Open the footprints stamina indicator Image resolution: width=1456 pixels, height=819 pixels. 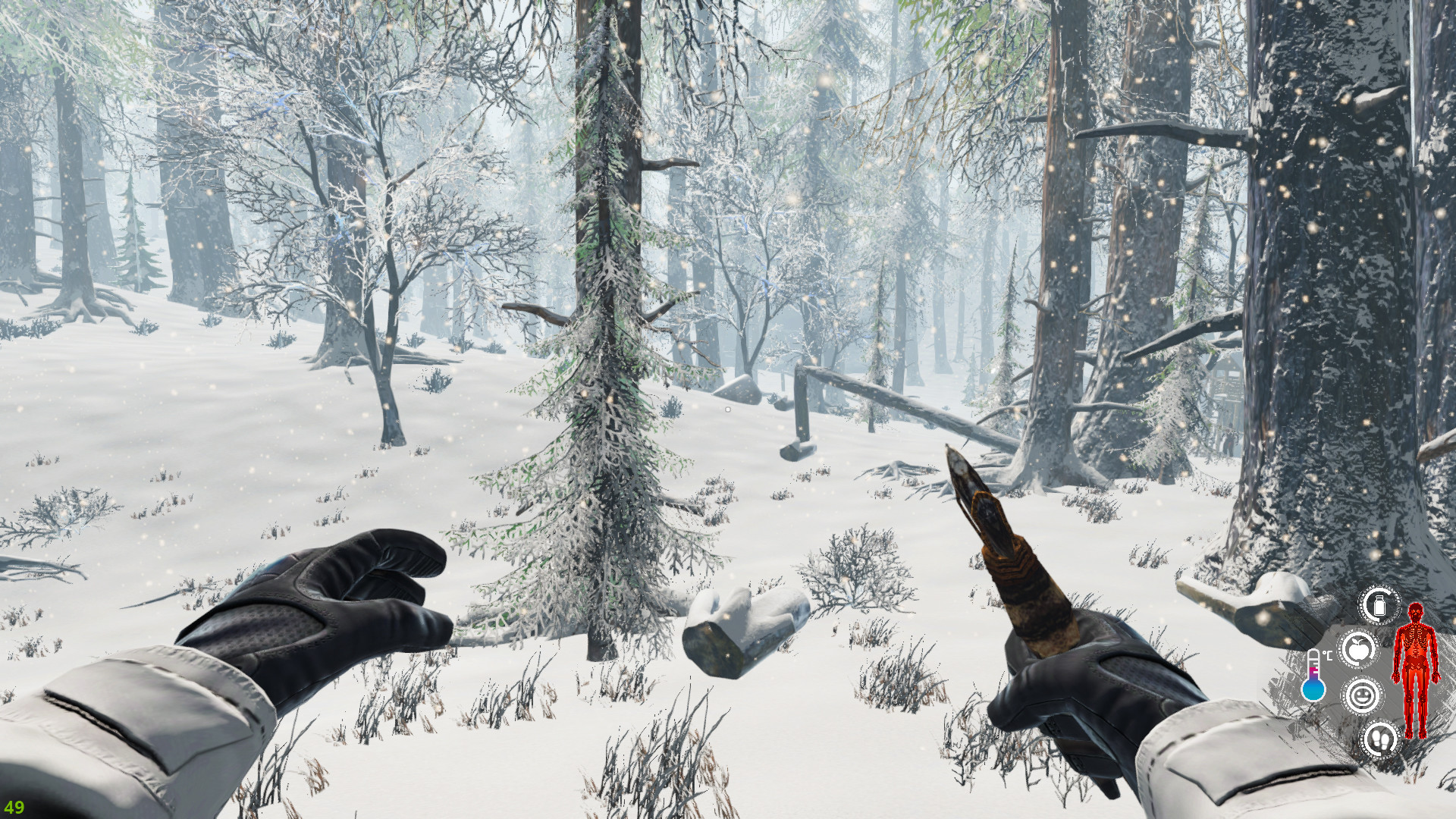click(x=1382, y=739)
